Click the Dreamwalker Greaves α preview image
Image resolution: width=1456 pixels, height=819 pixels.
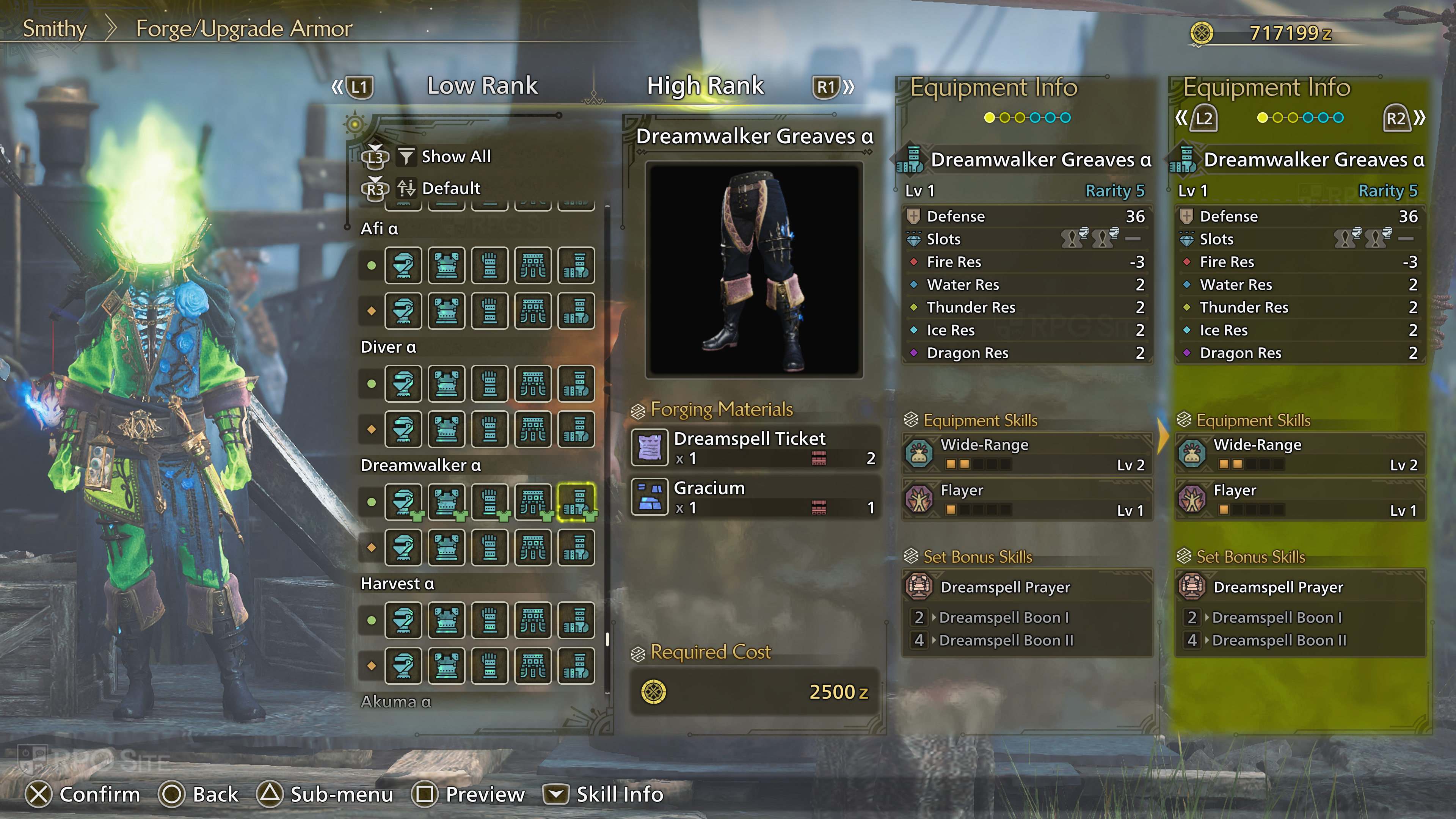coord(754,270)
